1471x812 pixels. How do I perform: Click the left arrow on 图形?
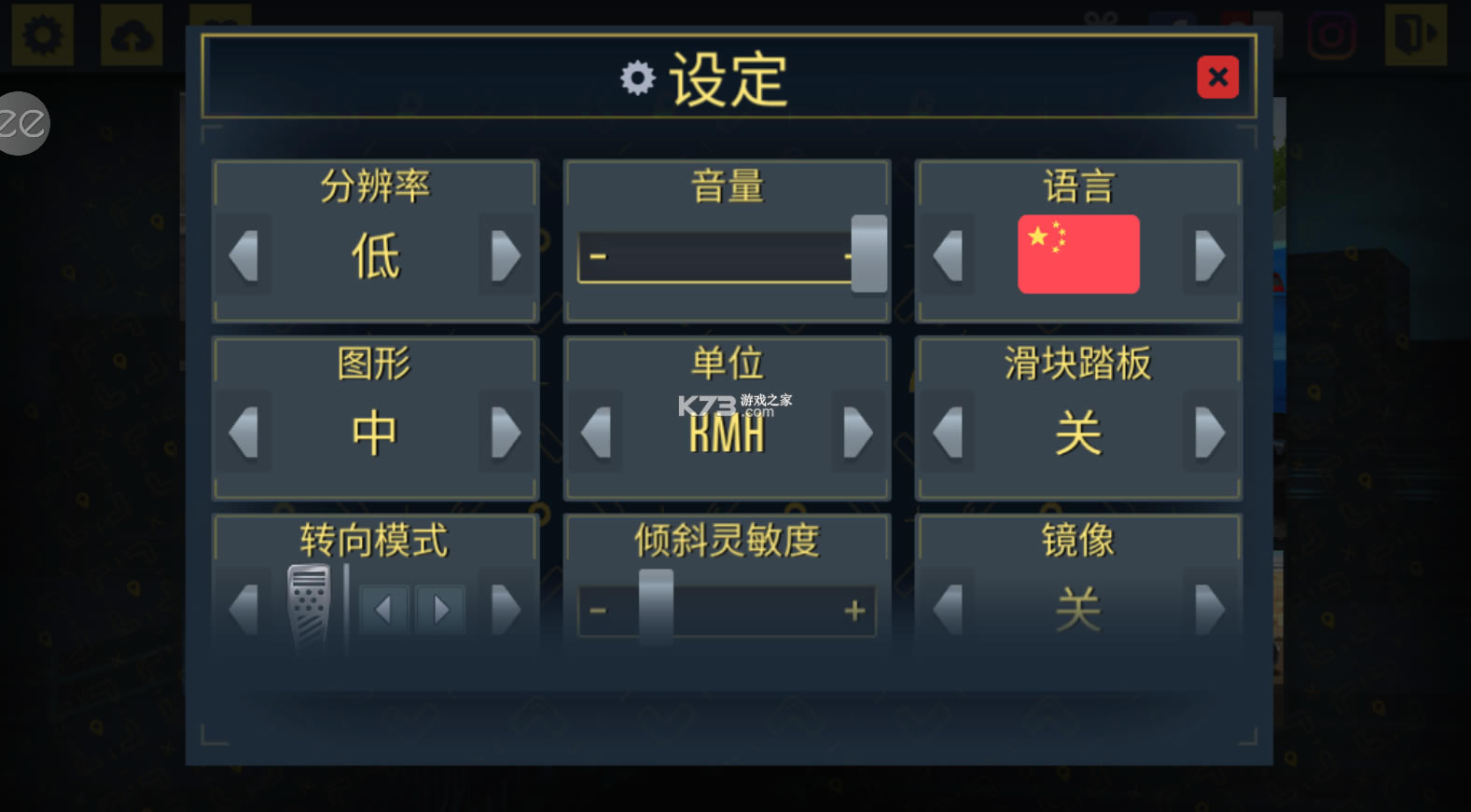click(243, 432)
